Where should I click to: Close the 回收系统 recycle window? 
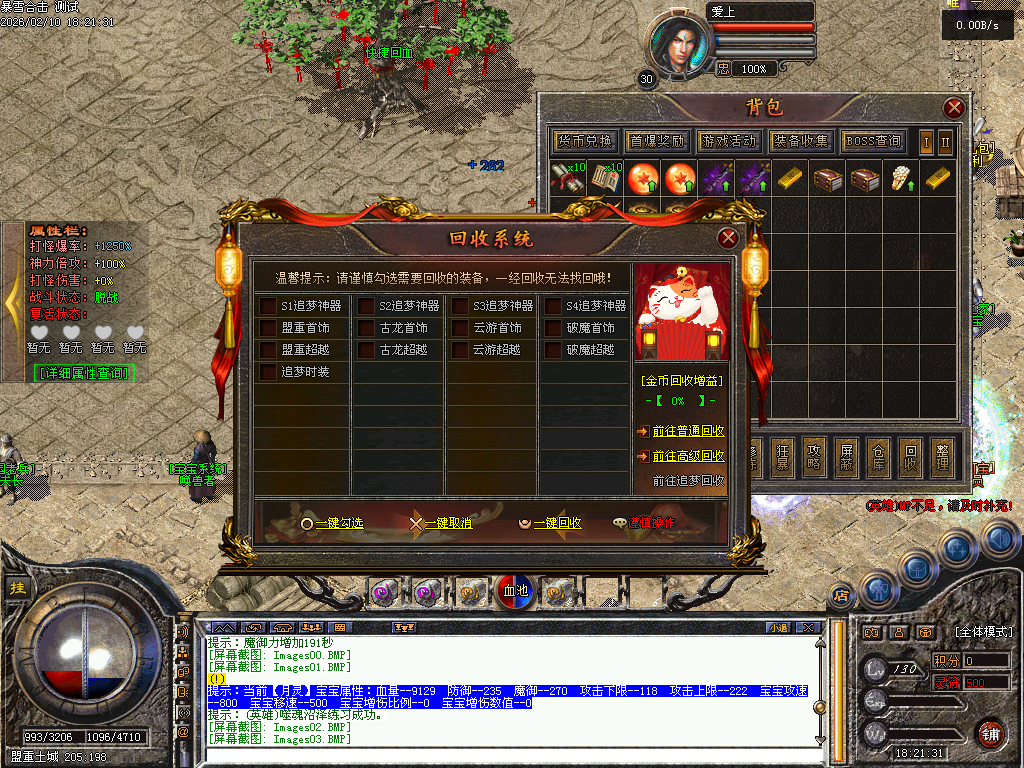click(x=728, y=238)
